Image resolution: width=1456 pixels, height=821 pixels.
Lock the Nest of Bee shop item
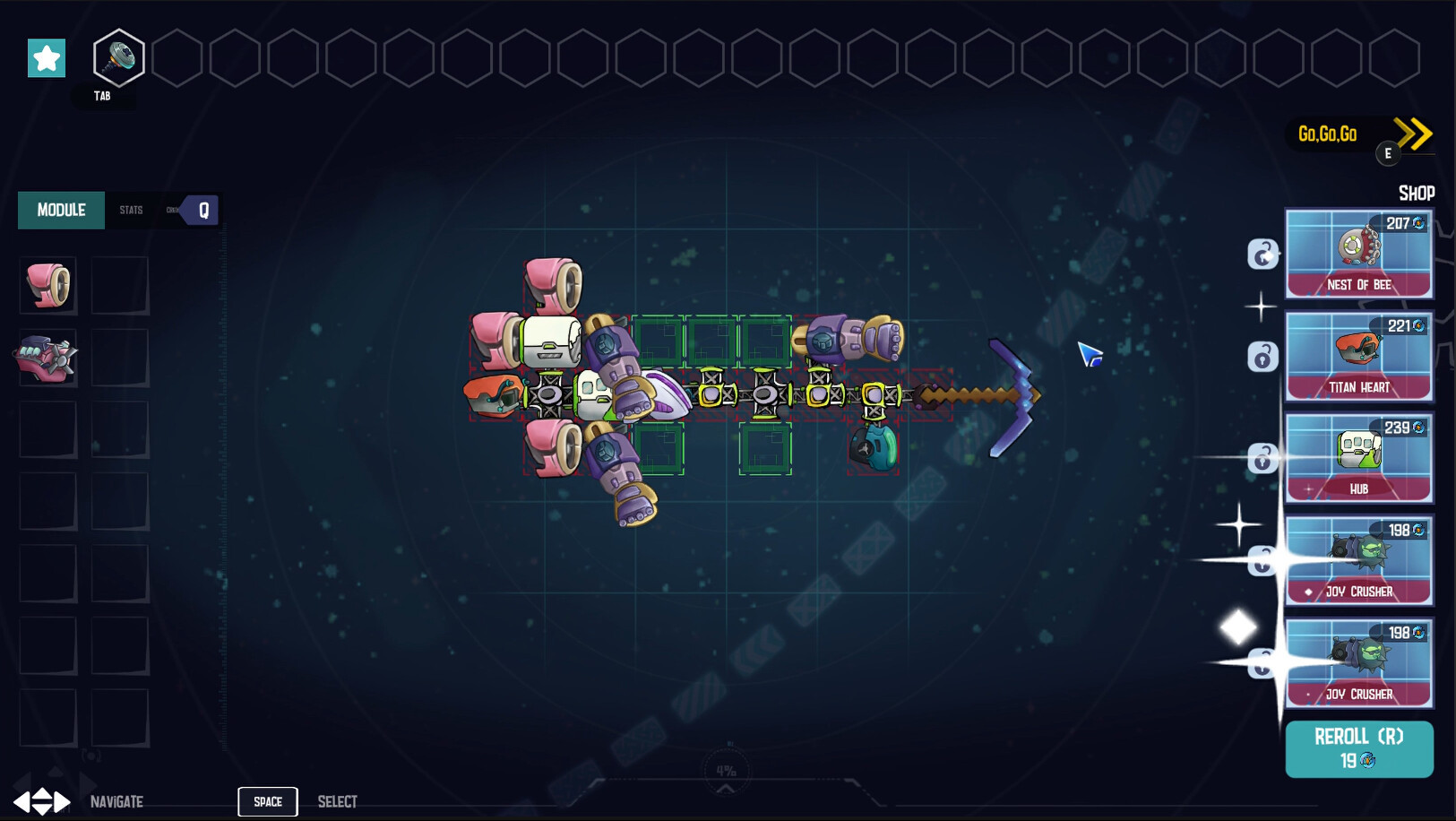[1262, 255]
